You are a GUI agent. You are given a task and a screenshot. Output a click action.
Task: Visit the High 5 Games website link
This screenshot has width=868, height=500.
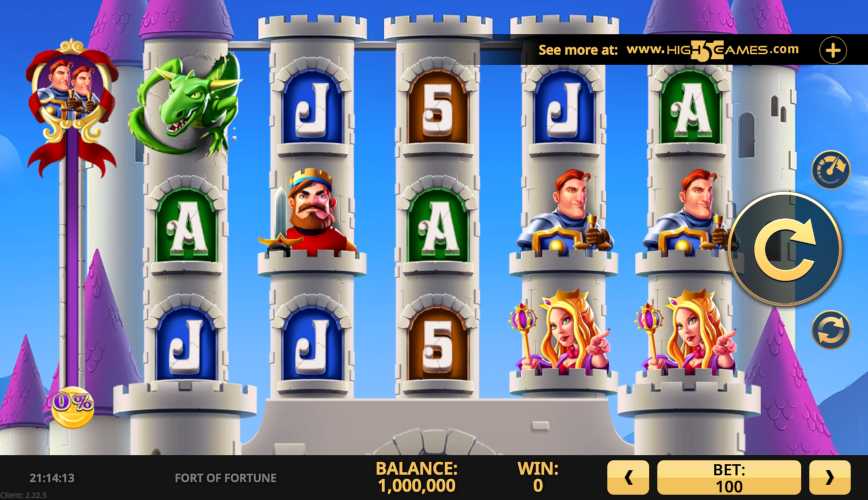(713, 49)
